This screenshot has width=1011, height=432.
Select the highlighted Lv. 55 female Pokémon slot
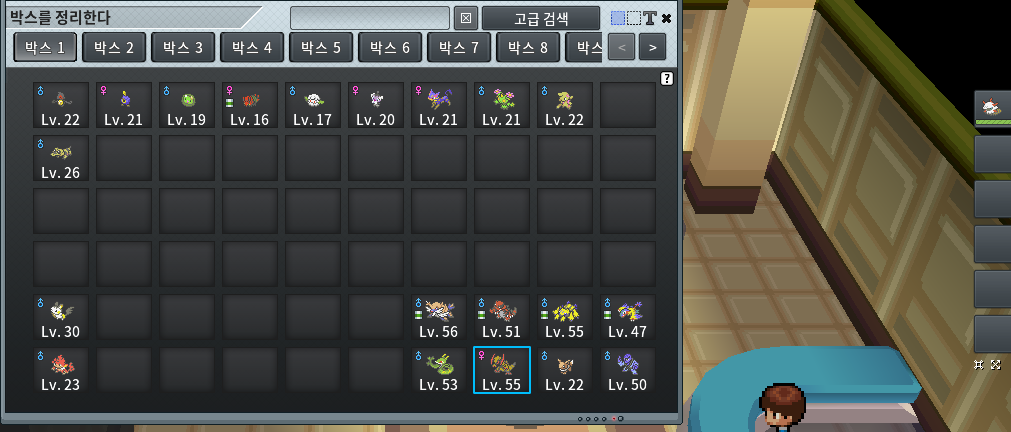(502, 370)
